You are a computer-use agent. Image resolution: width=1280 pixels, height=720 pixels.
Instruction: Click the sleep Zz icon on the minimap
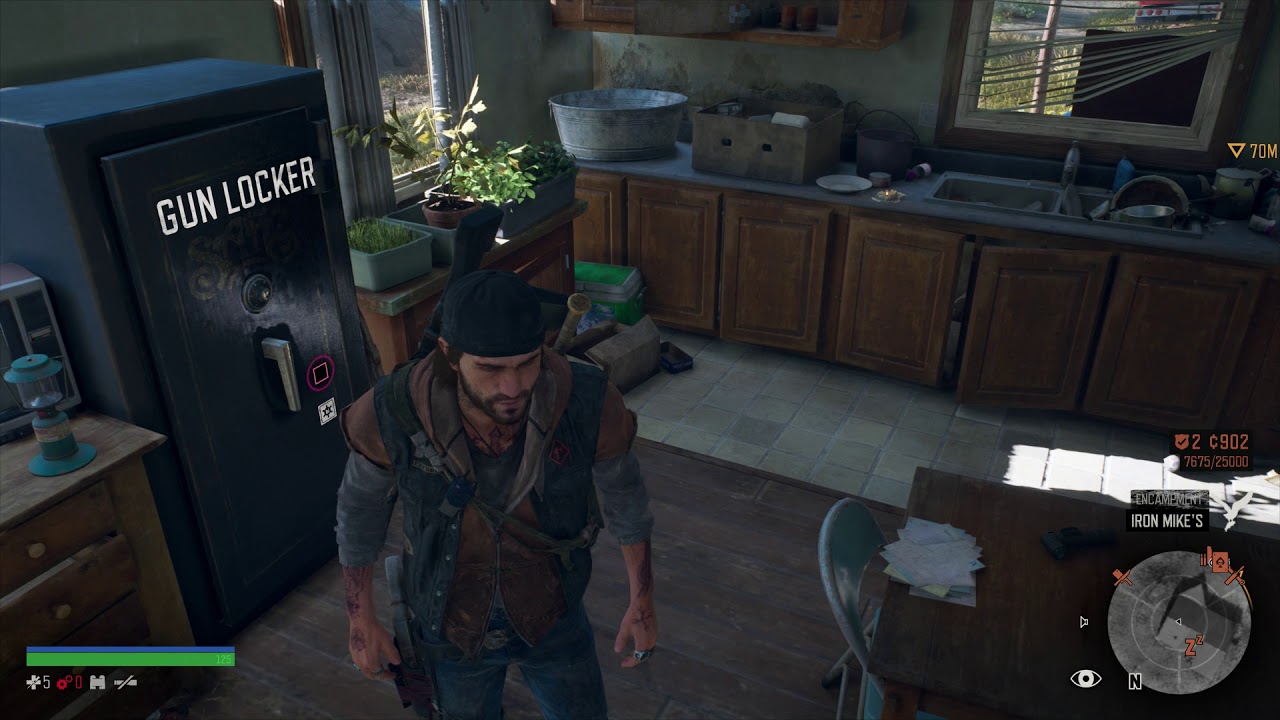(x=1192, y=646)
